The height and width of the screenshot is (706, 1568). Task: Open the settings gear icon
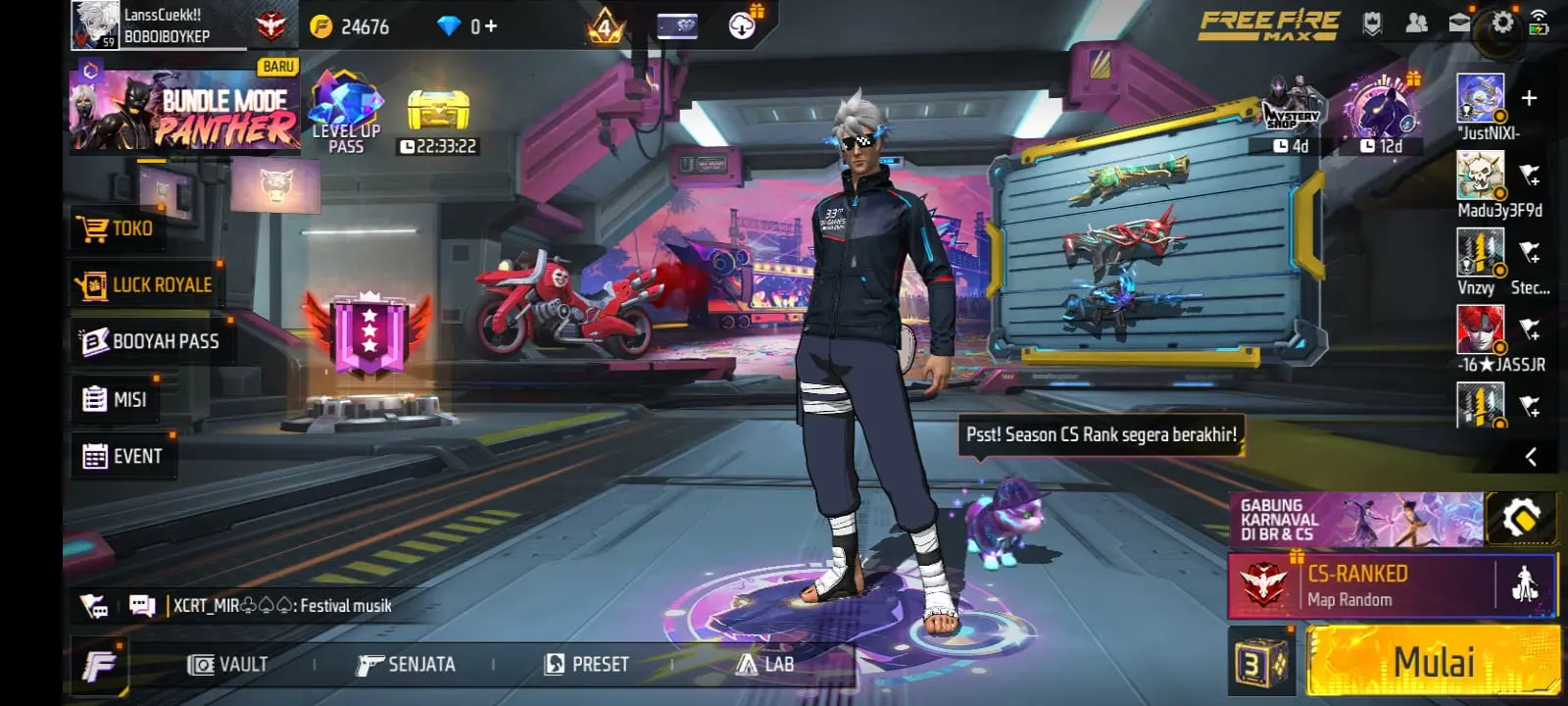click(1501, 23)
